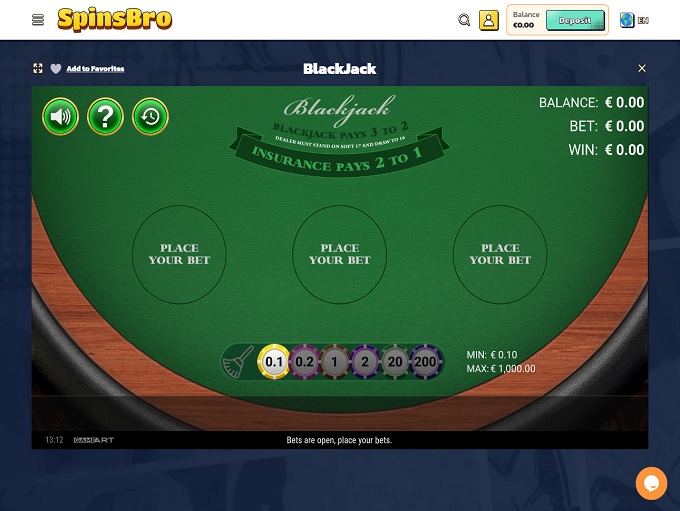Open the hamburger site menu
Image resolution: width=680 pixels, height=511 pixels.
tap(38, 20)
